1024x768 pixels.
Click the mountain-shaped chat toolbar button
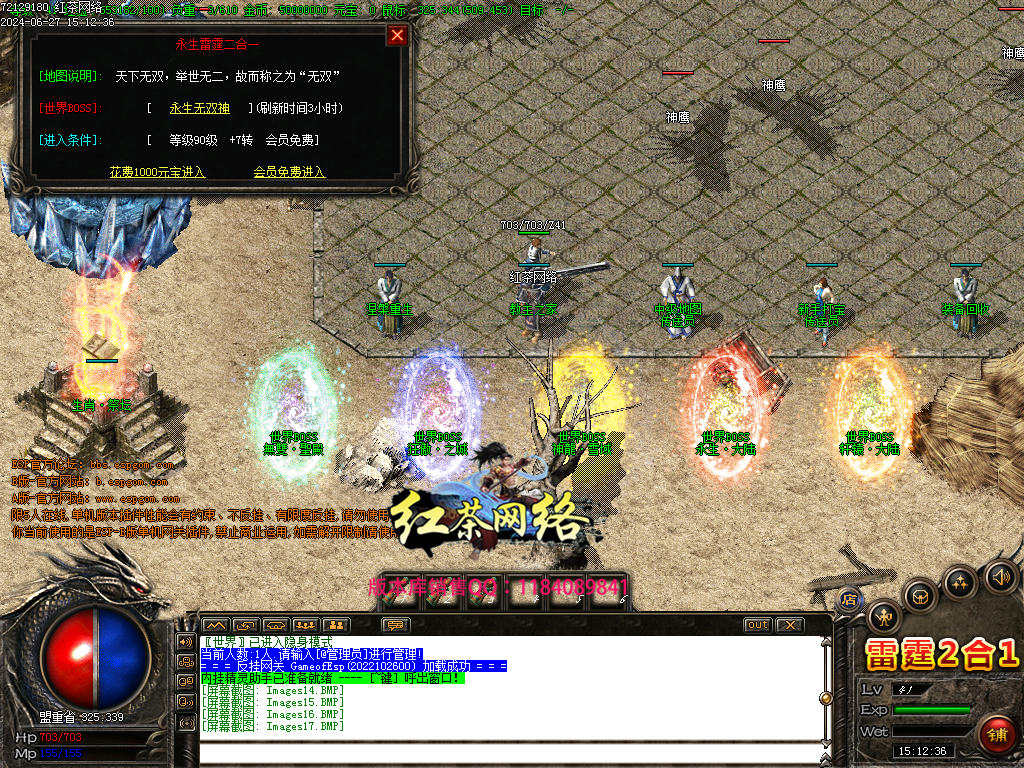[x=216, y=625]
